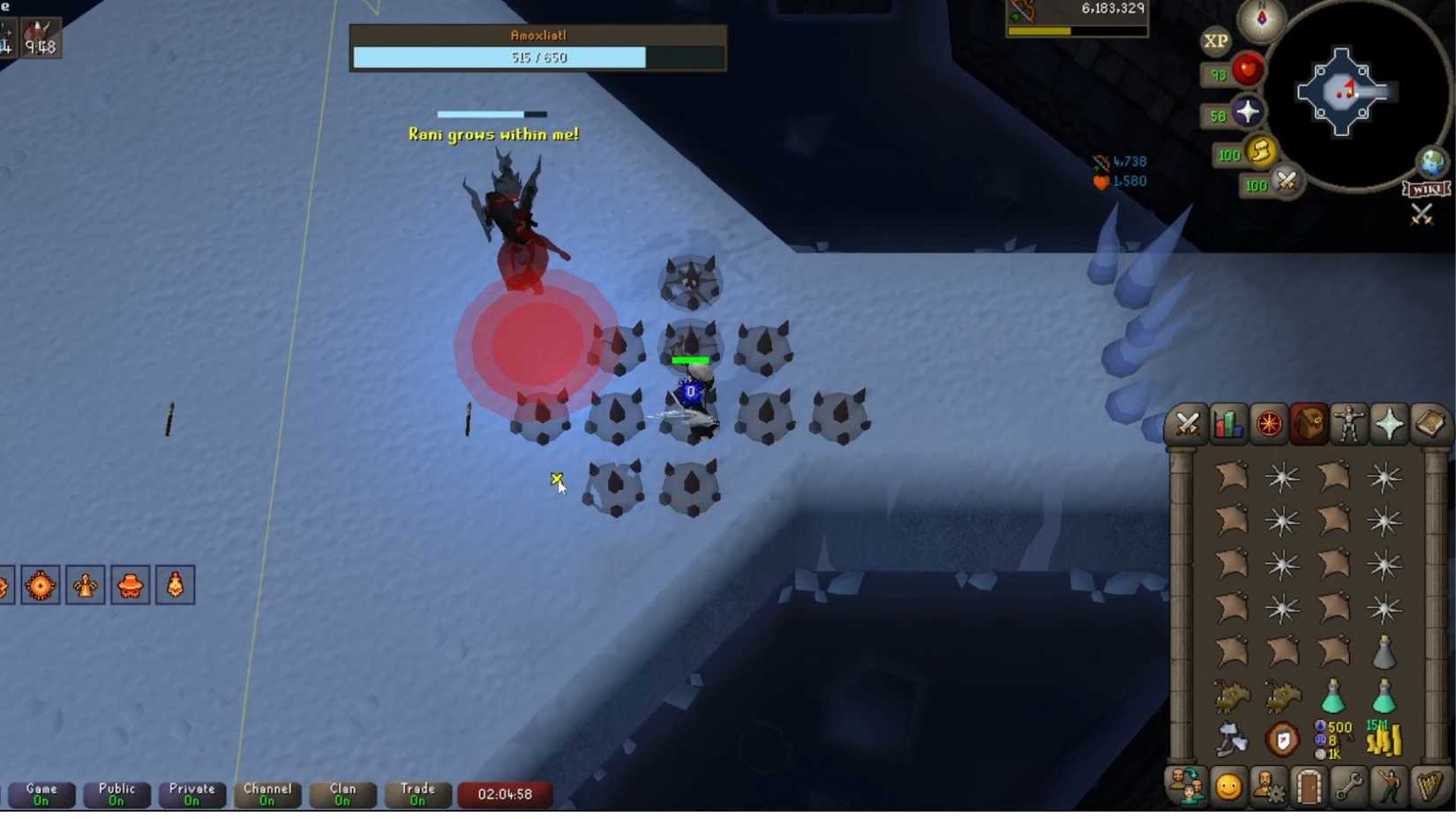
Task: Open the Skills tab
Action: pyautogui.click(x=1228, y=424)
